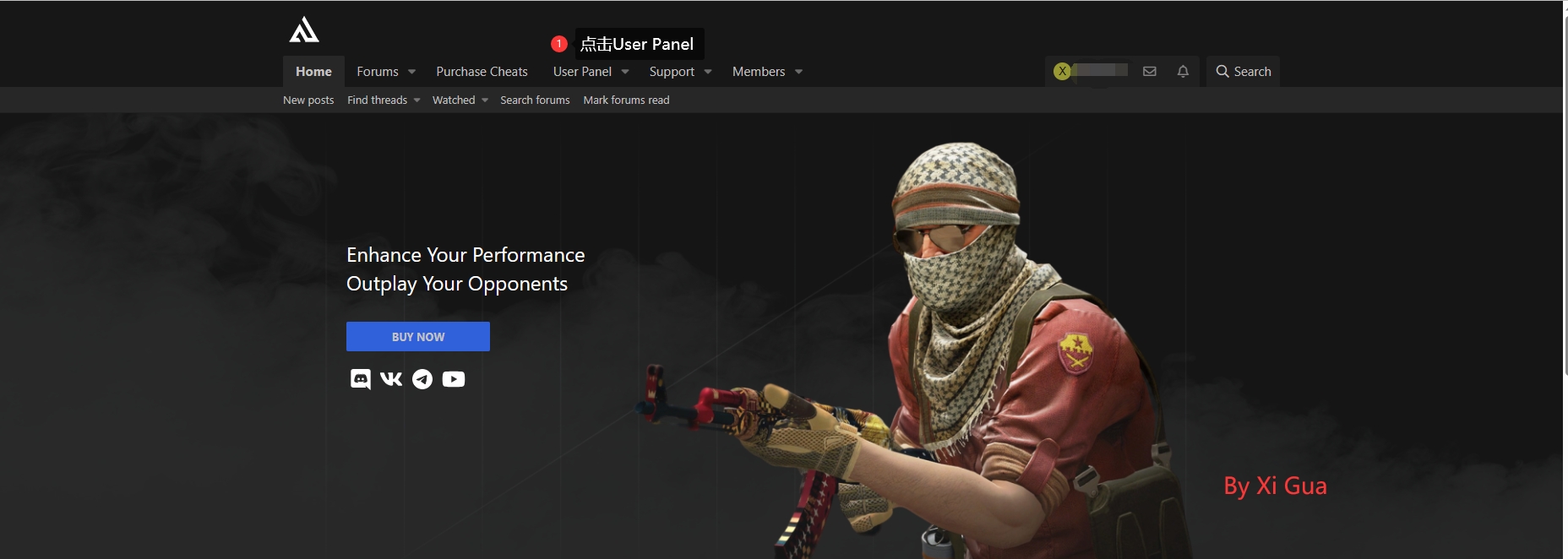The width and height of the screenshot is (1568, 559).
Task: Open the Discord icon link
Action: (x=361, y=379)
